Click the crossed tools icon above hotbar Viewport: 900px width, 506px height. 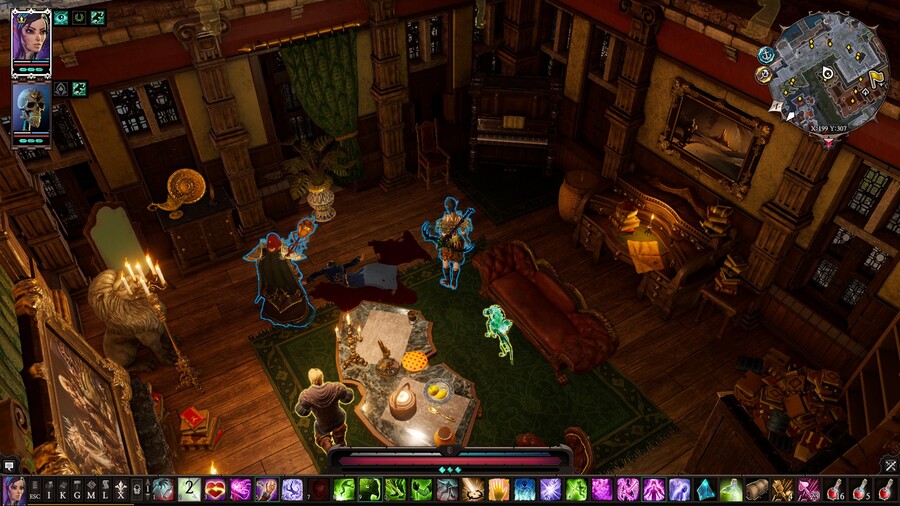click(889, 465)
